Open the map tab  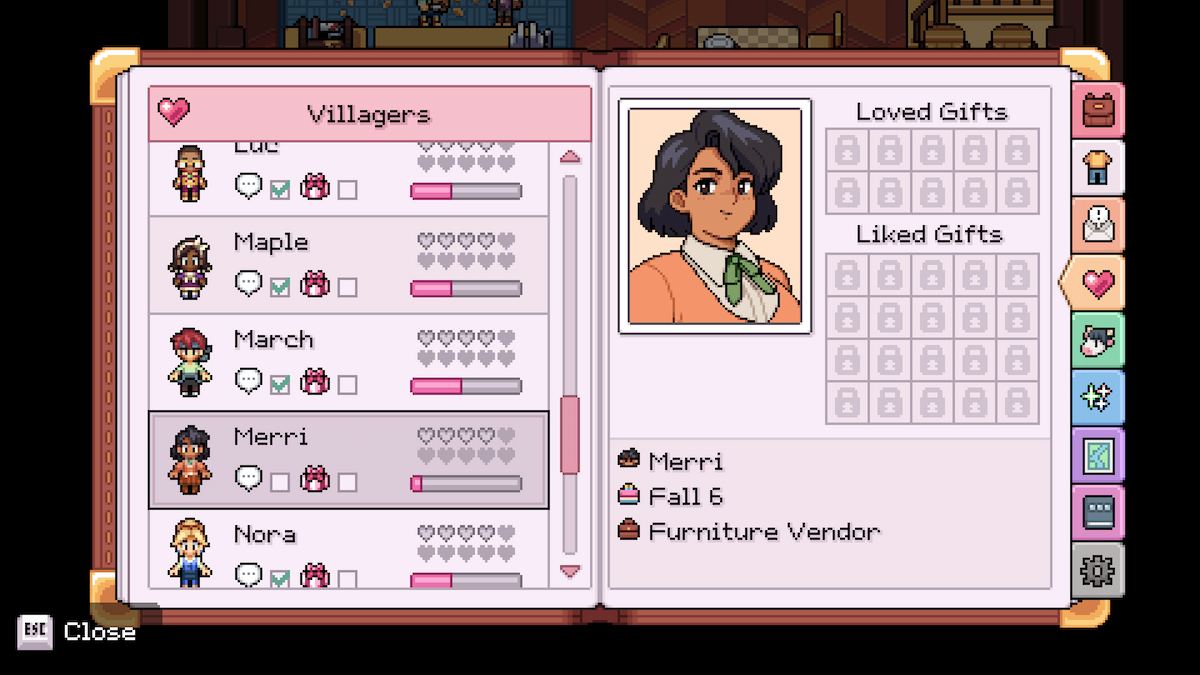[x=1097, y=456]
